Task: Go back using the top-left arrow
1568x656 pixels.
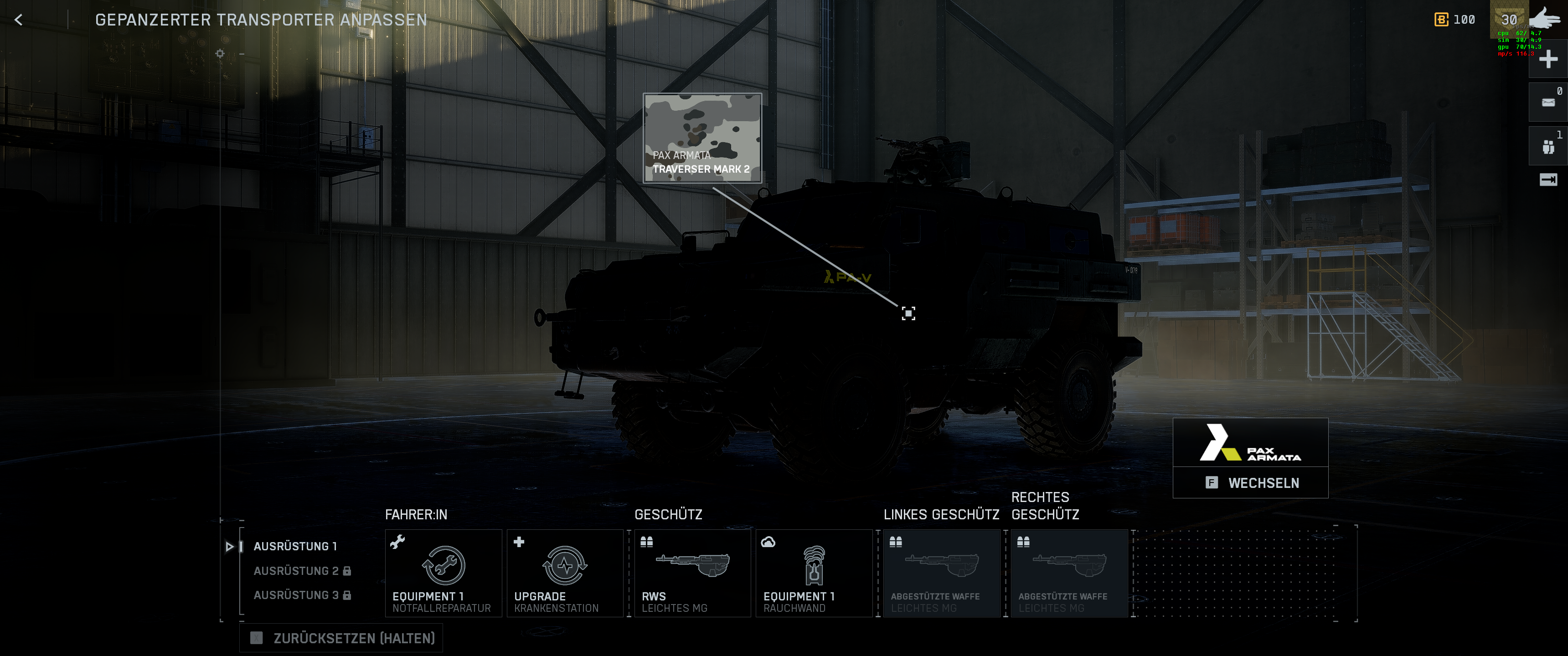Action: [19, 20]
